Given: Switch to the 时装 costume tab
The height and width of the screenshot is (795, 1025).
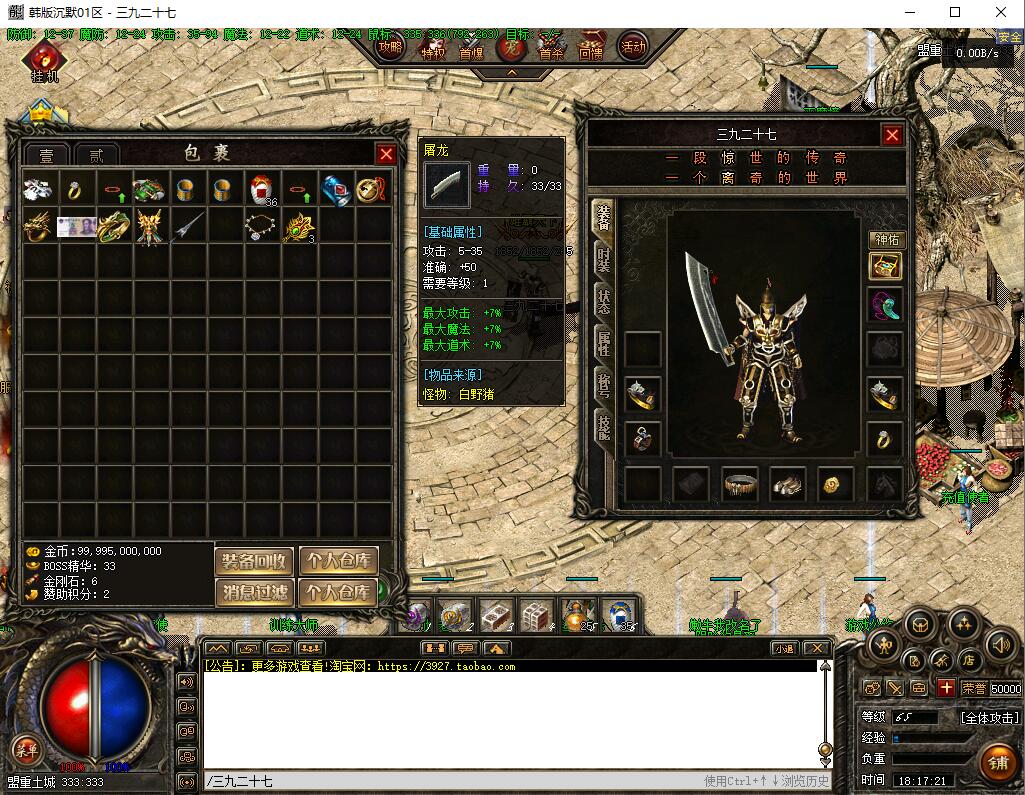Looking at the screenshot, I should 604,261.
